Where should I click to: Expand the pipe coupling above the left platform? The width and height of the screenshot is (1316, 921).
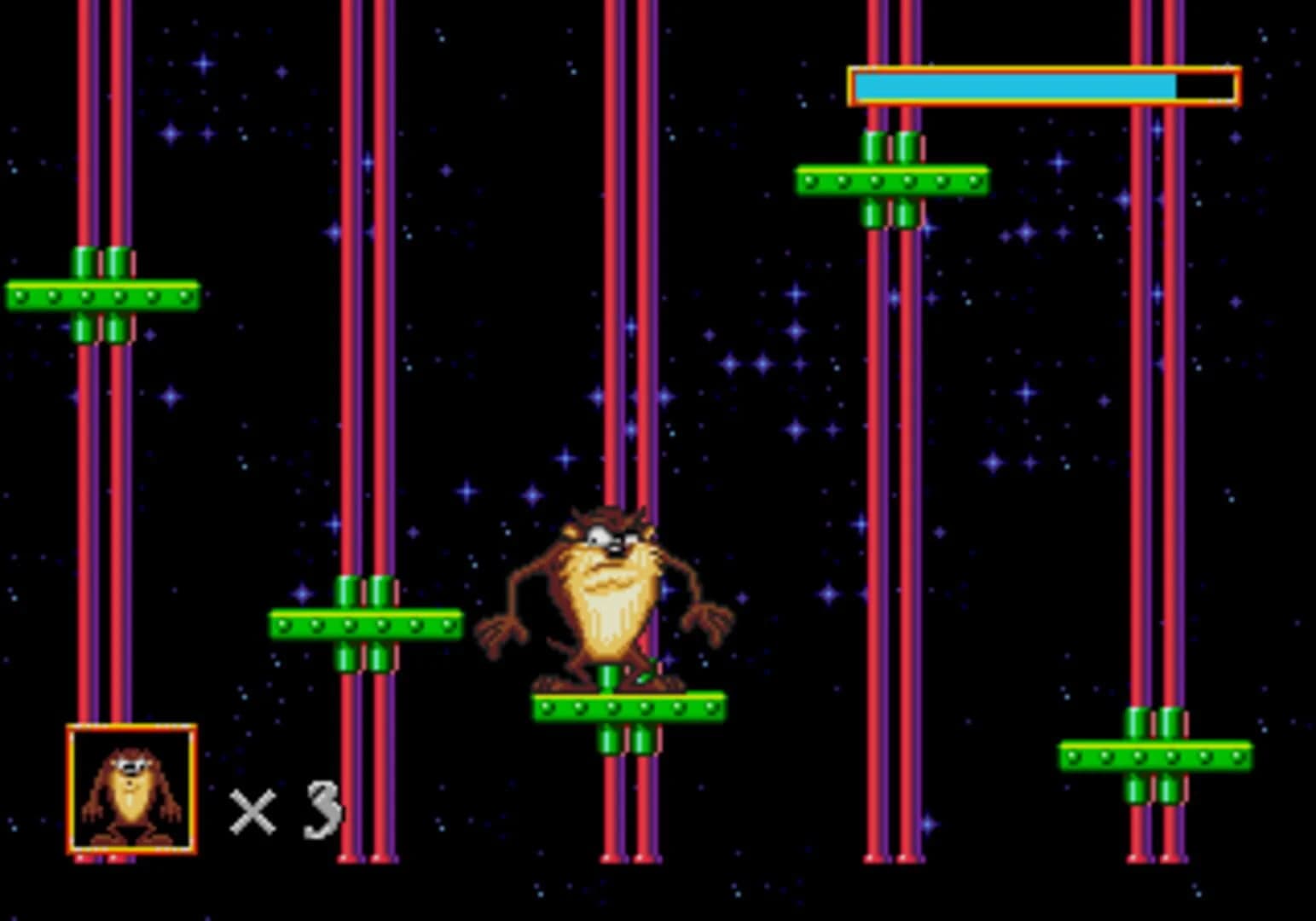(102, 264)
